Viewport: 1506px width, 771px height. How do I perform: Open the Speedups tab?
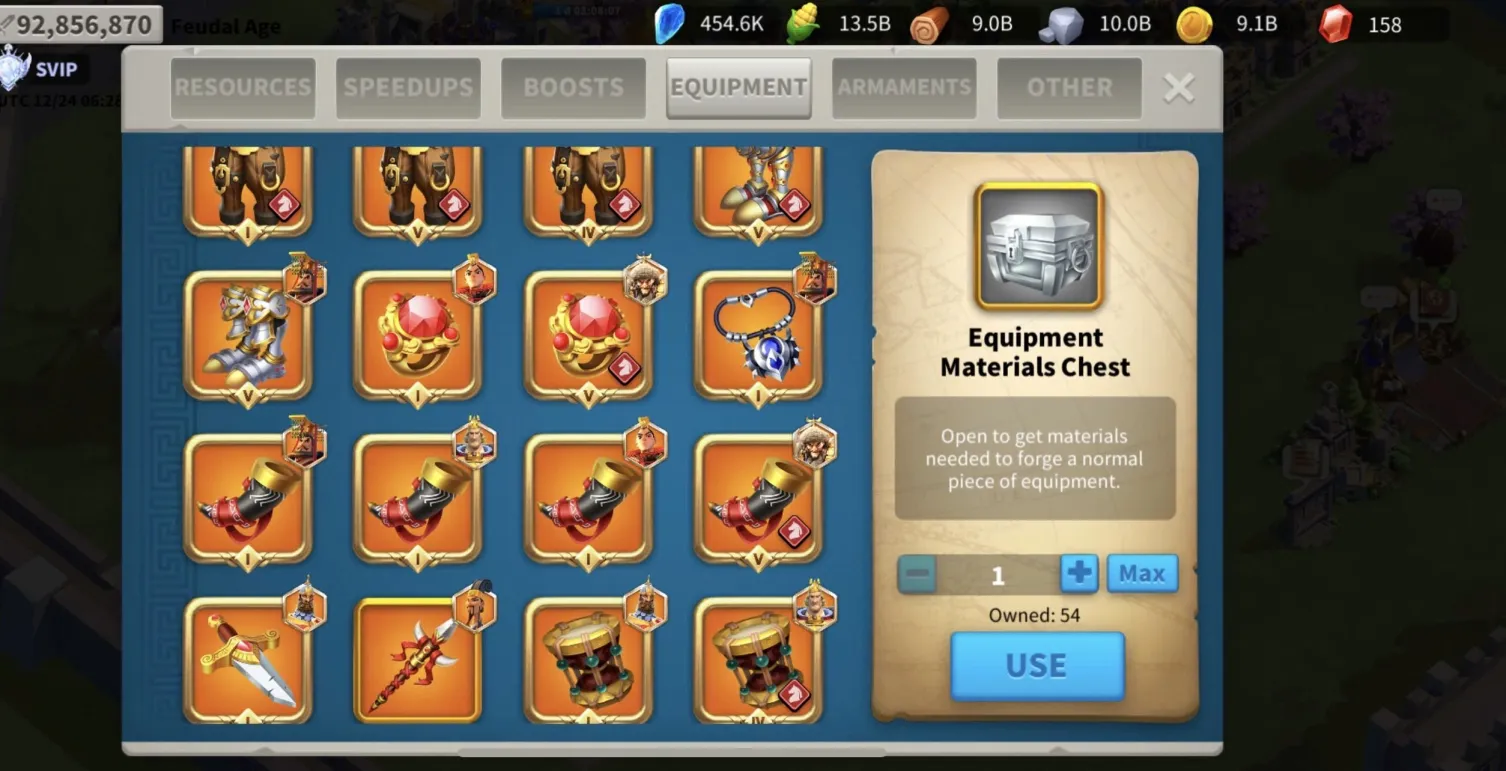click(x=408, y=88)
